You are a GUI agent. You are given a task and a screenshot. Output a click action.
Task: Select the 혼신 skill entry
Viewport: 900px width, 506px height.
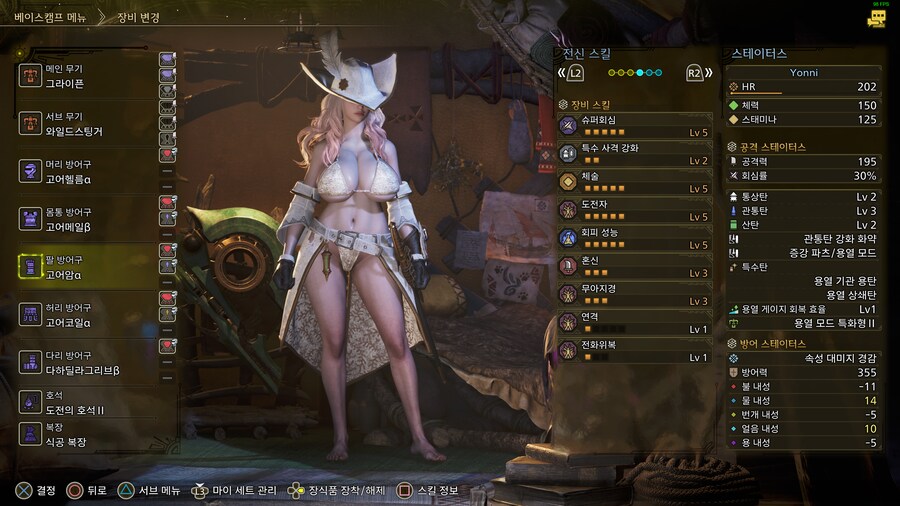coord(635,265)
